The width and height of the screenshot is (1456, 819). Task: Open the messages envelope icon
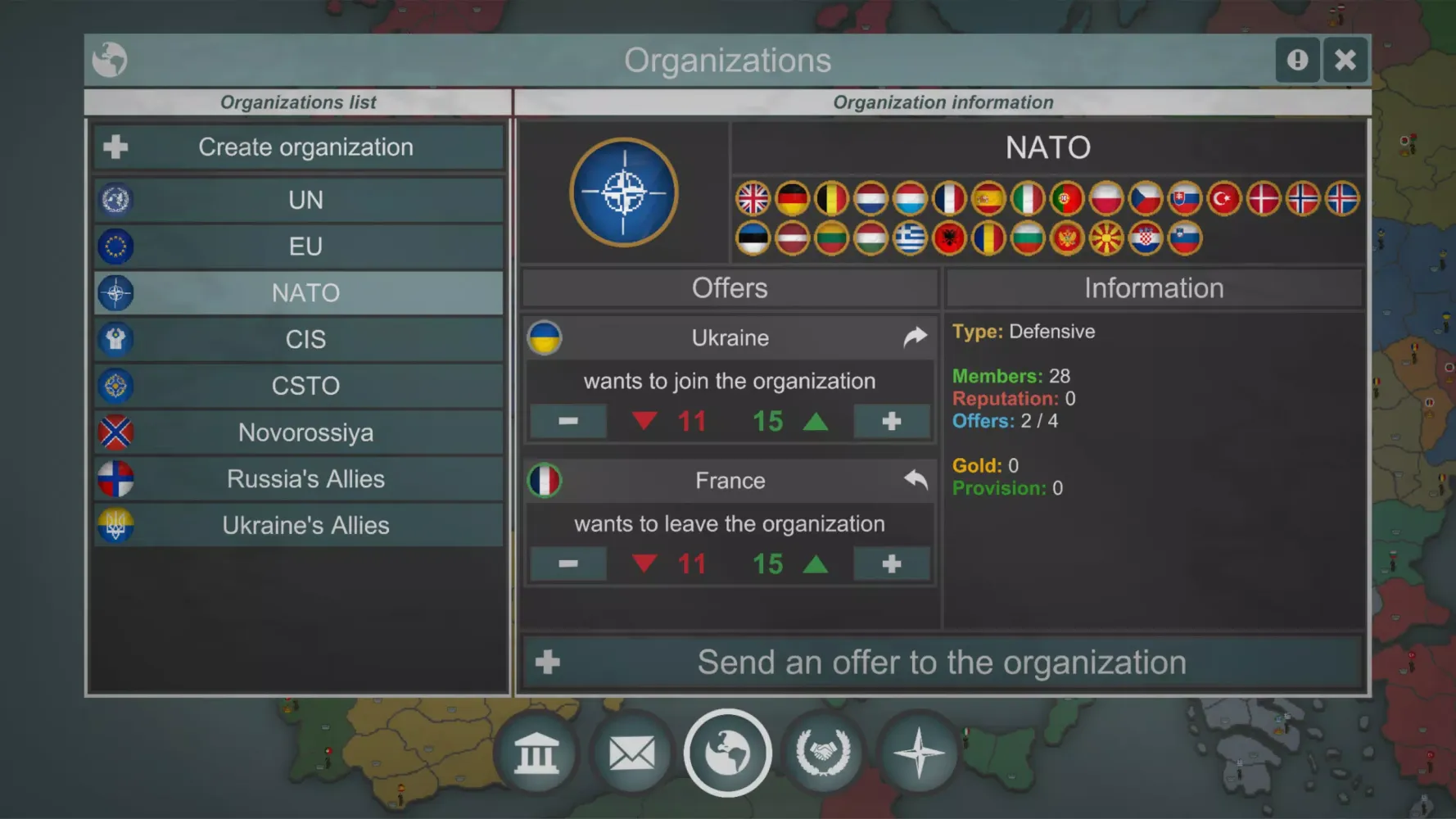tap(631, 753)
